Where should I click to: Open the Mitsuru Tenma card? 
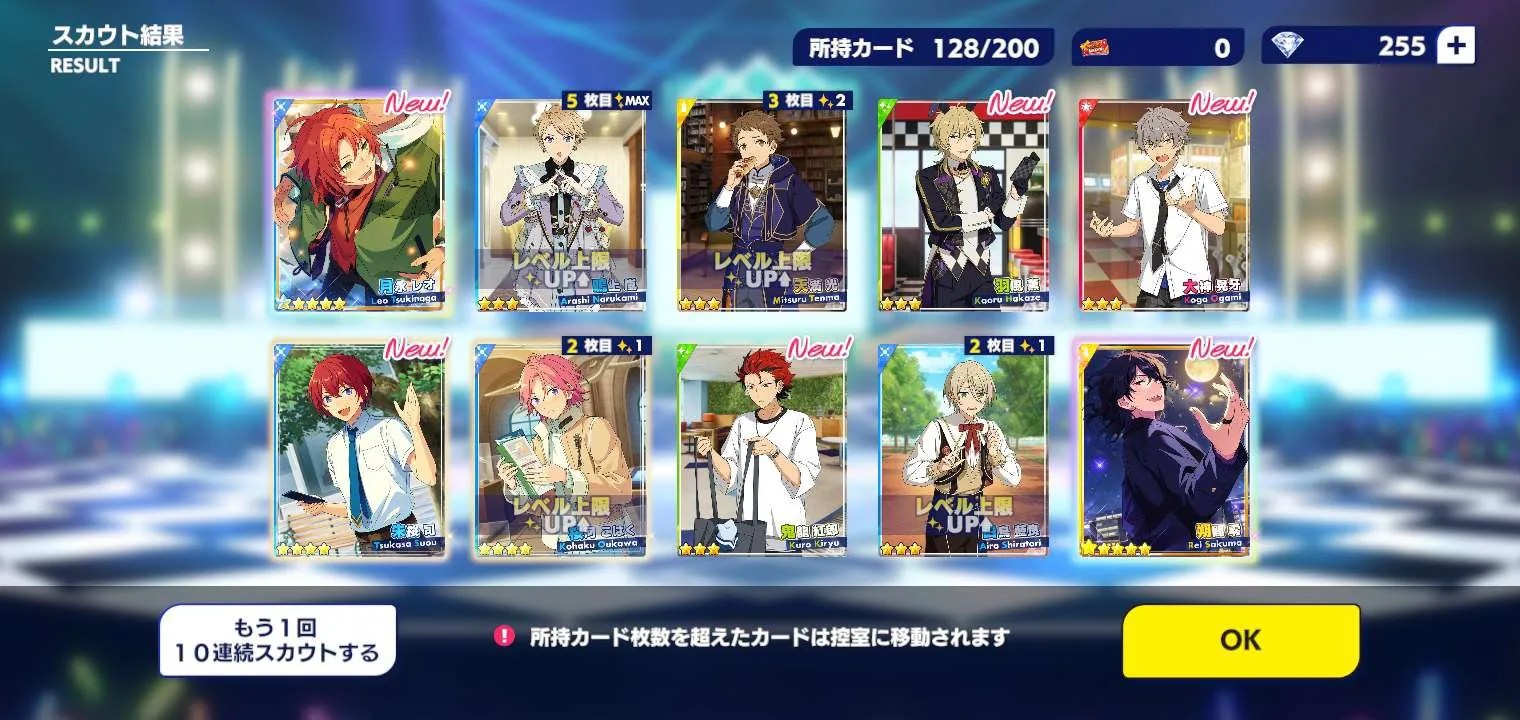pos(762,205)
